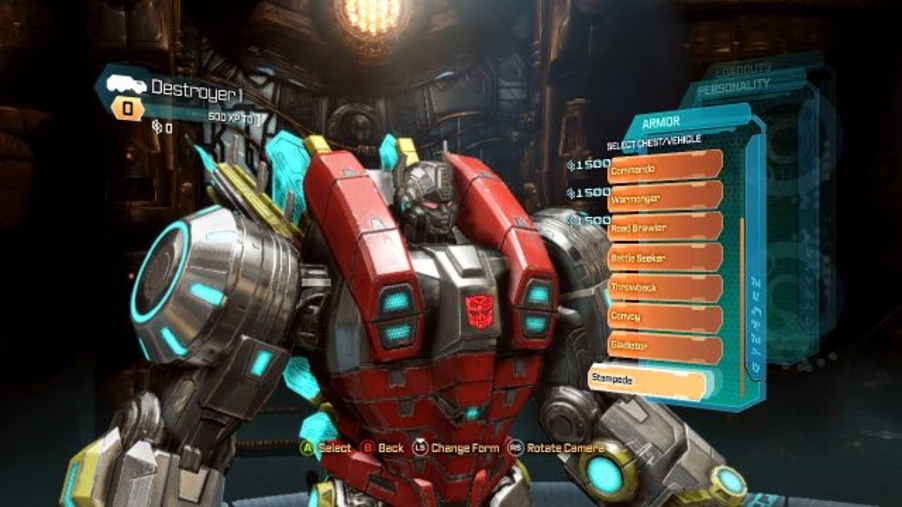Select Battle Seeker from the armor list
Viewport: 902px width, 507px height.
(x=665, y=258)
